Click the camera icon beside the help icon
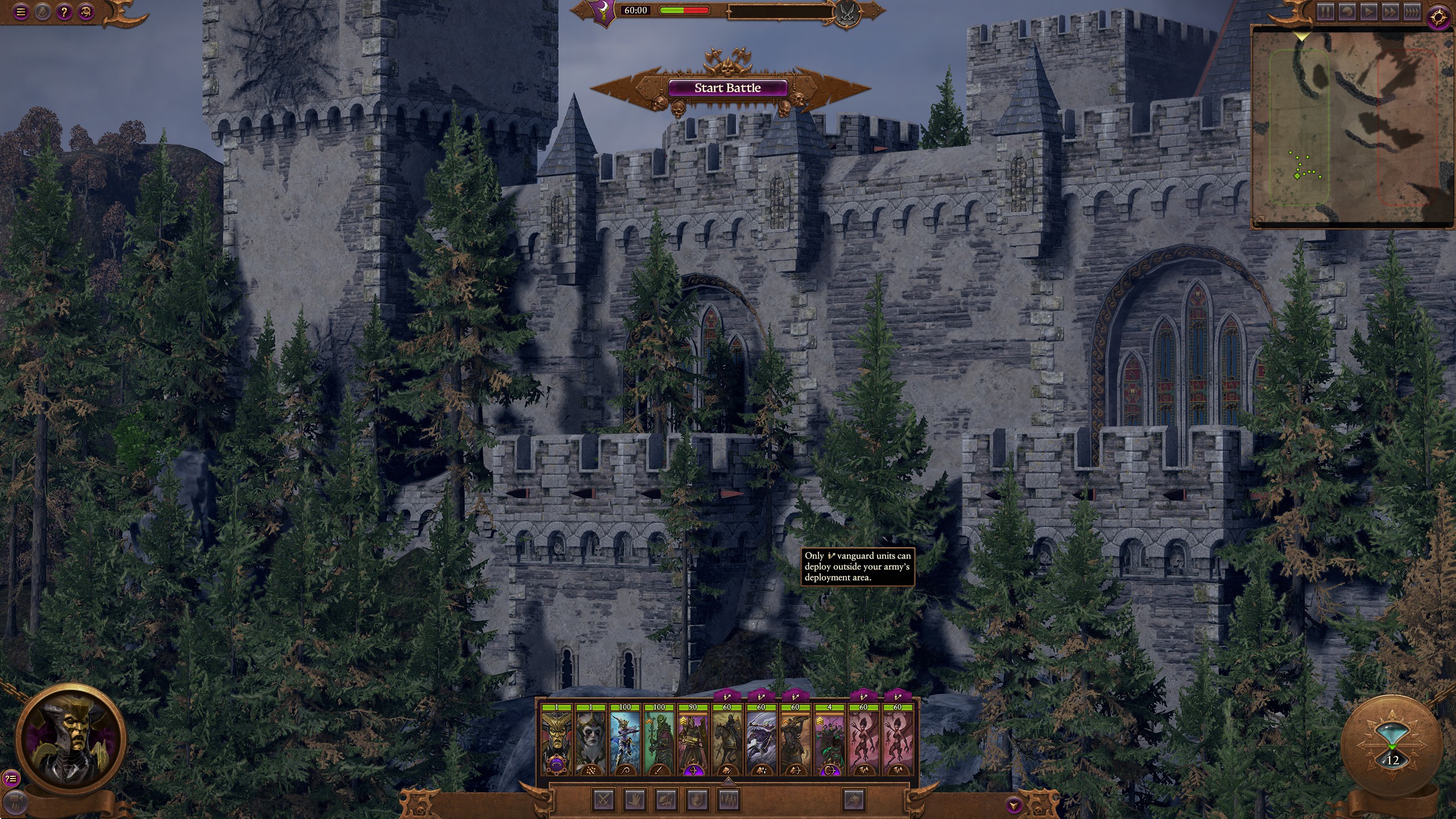The width and height of the screenshot is (1456, 819). tap(85, 11)
